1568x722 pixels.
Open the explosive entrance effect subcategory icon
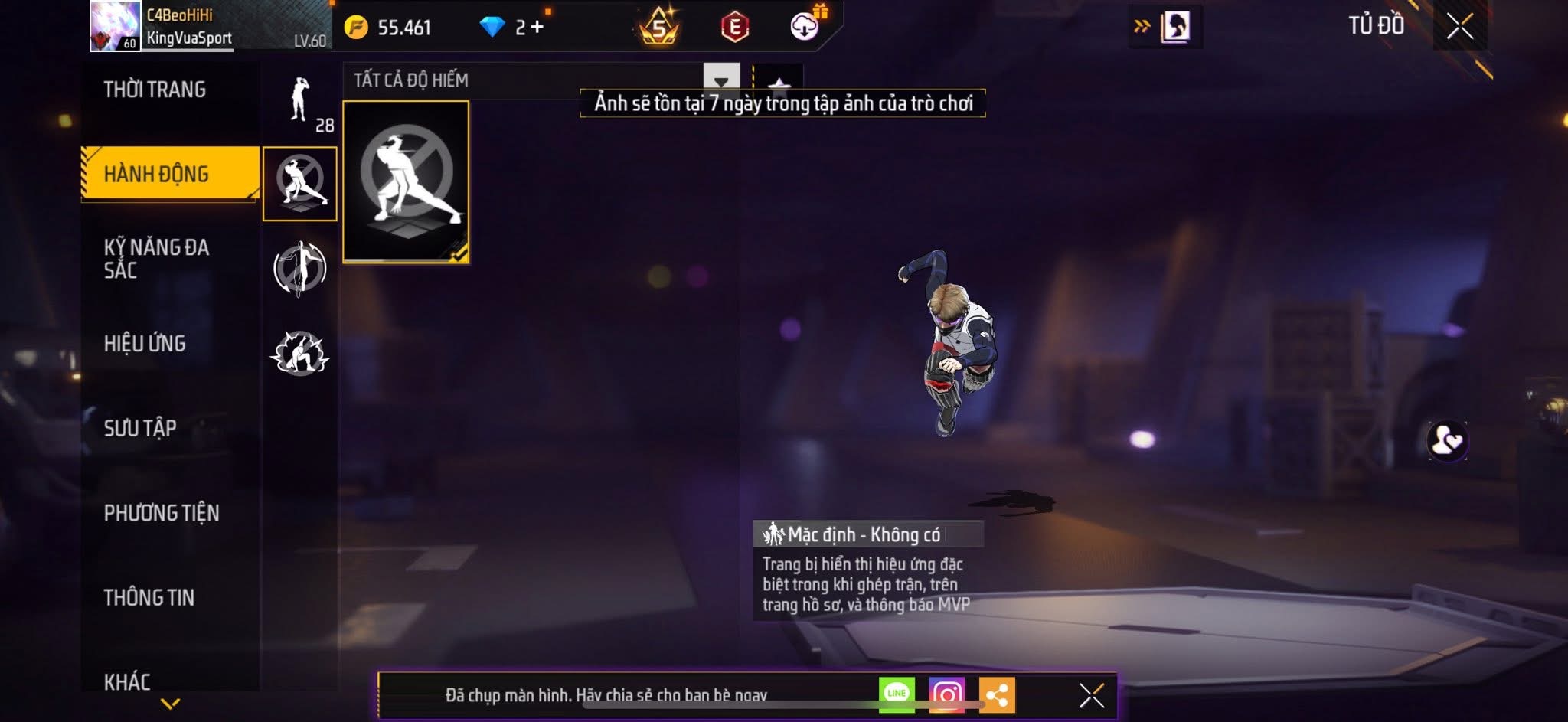[x=299, y=353]
